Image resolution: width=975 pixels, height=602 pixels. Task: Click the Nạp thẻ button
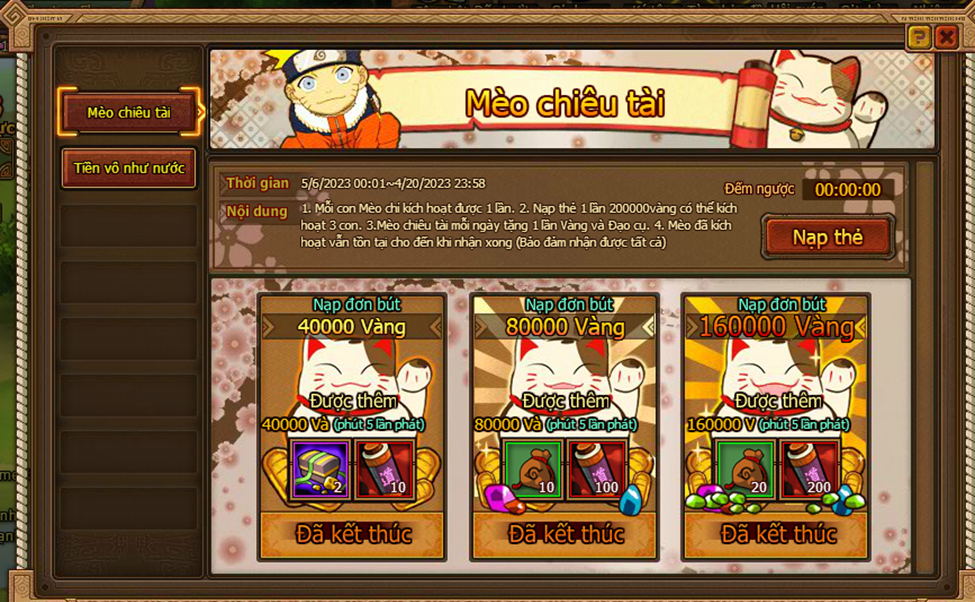(827, 237)
